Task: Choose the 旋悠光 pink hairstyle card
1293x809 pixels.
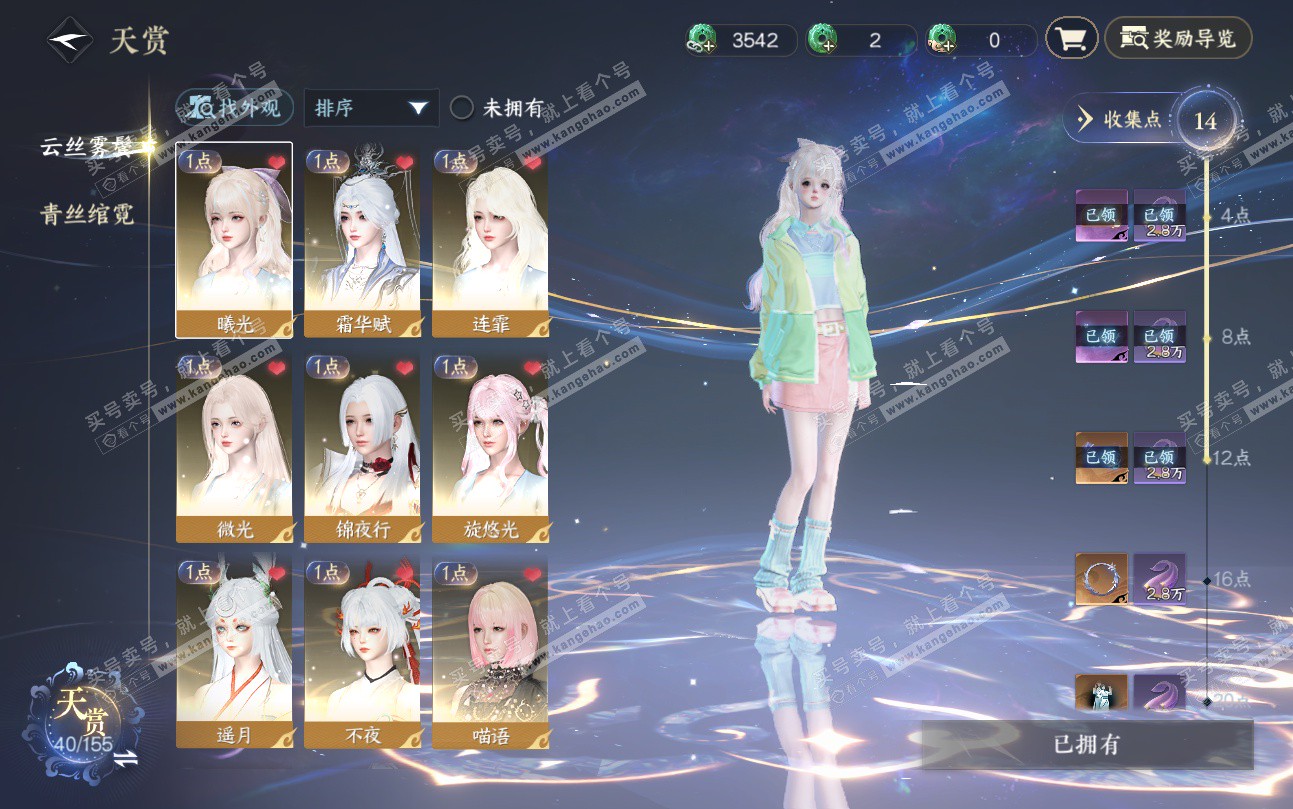Action: pos(490,447)
